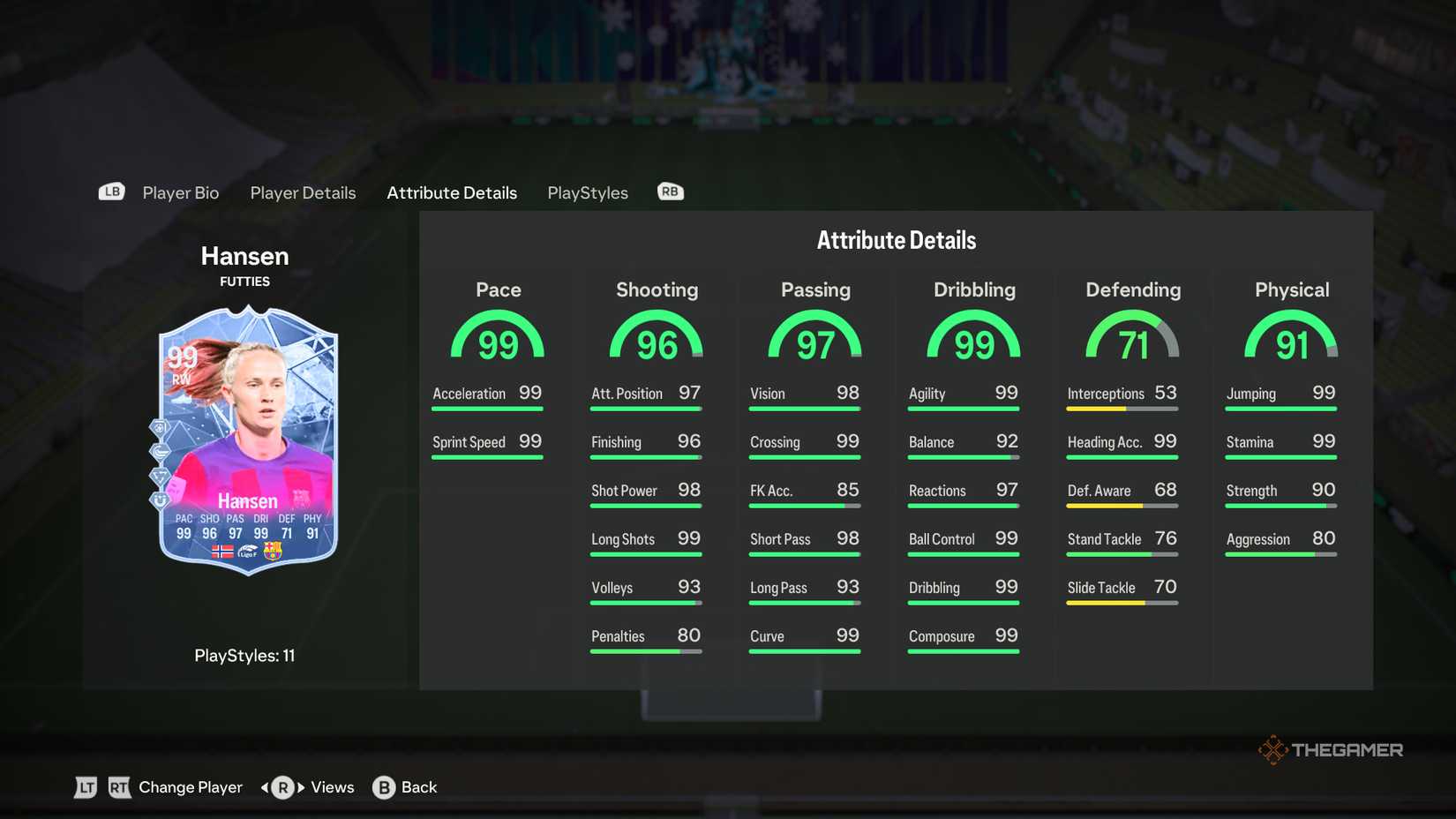Click the TheGamer watermark logo
This screenshot has height=819, width=1456.
coord(1330,749)
